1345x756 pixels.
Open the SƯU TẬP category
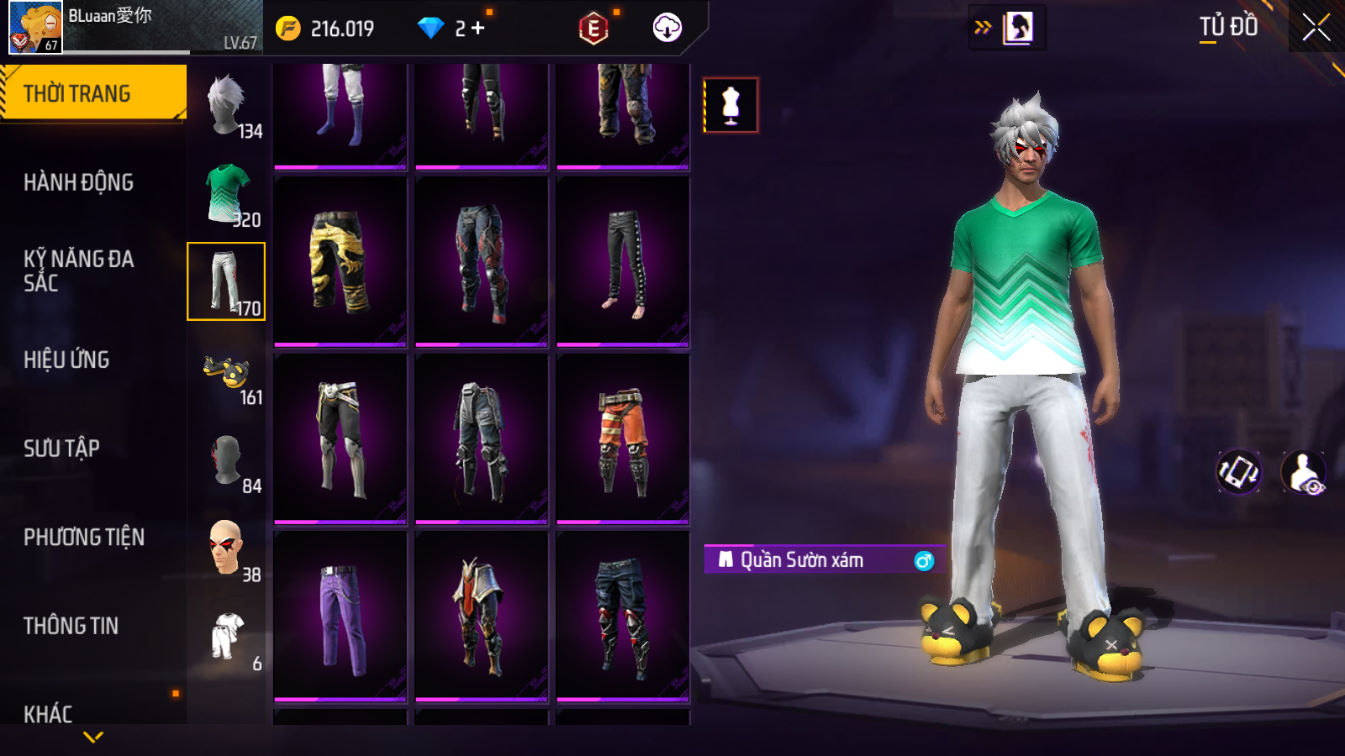[x=62, y=448]
